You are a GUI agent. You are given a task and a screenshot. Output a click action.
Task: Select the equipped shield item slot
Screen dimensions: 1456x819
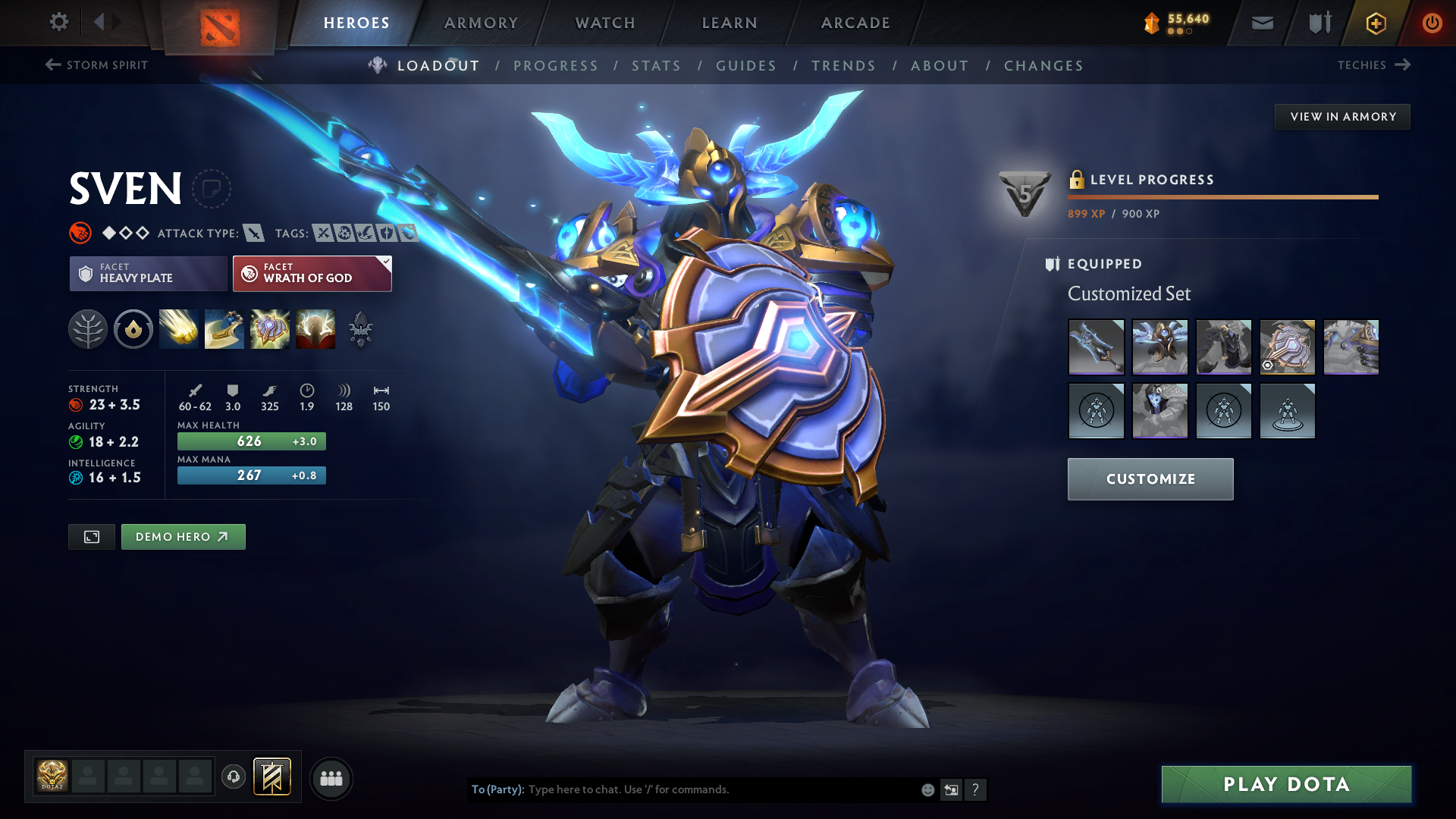coord(1287,347)
